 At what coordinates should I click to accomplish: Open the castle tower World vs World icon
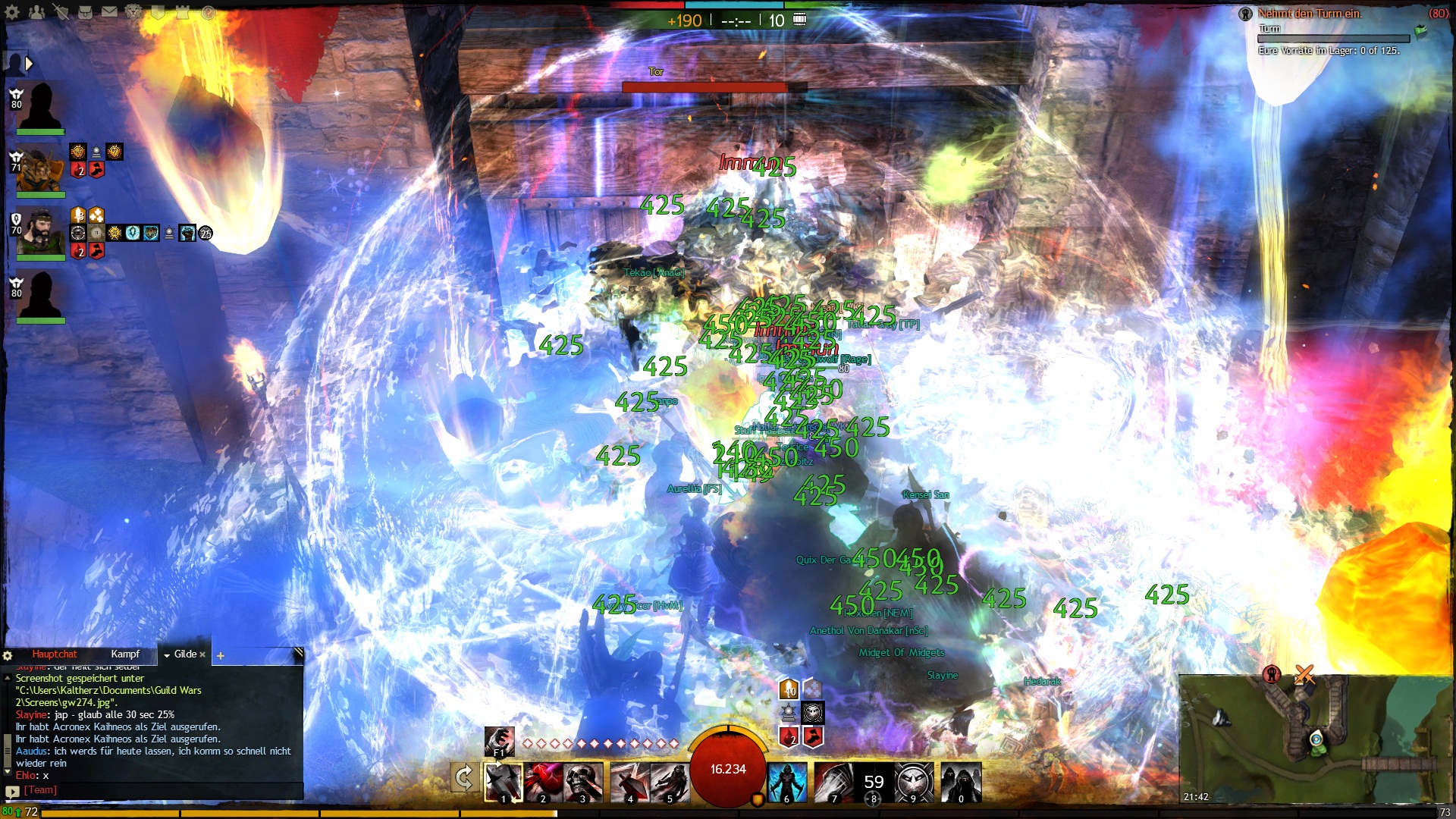183,12
